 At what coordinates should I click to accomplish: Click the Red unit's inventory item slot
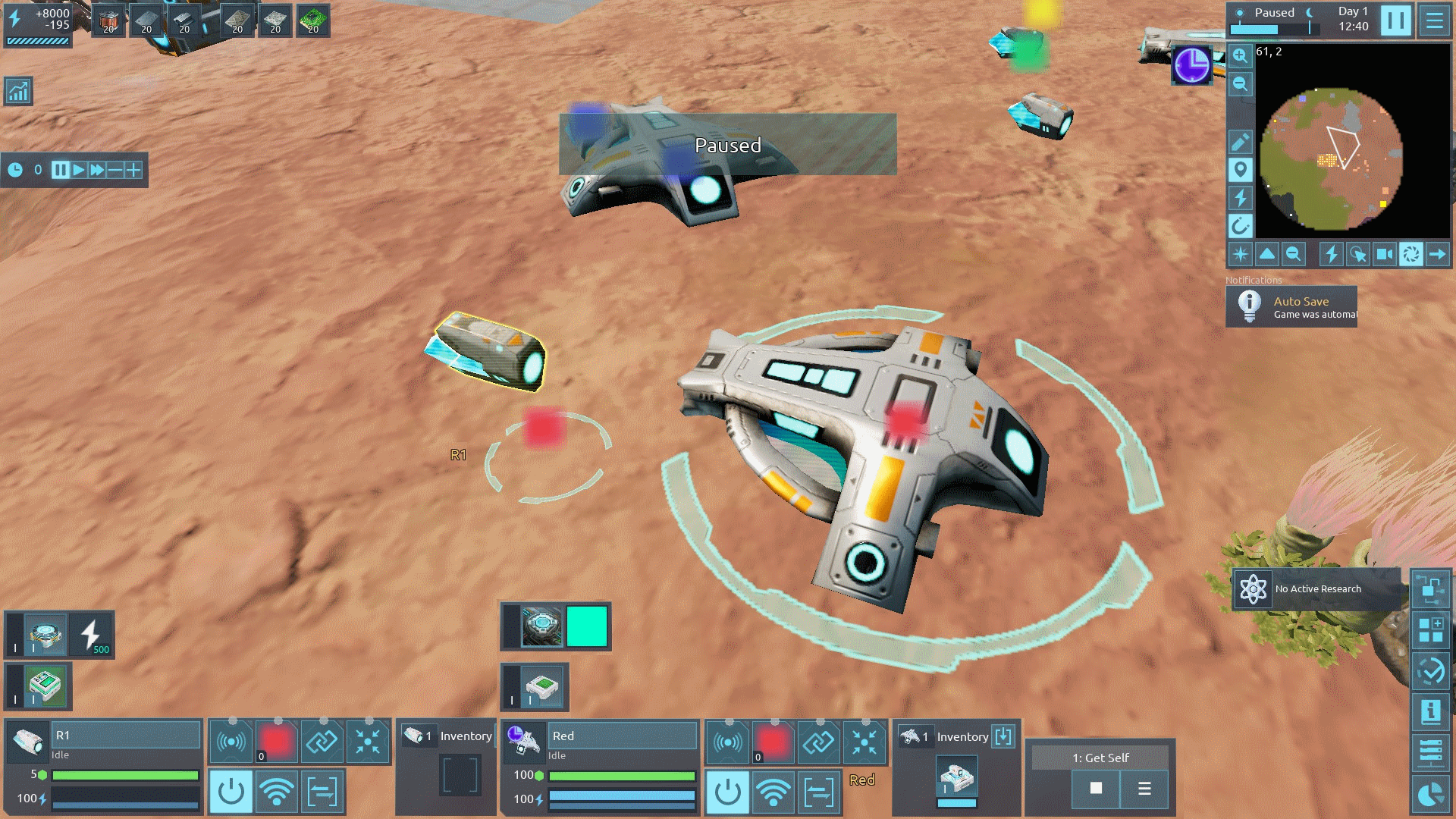coord(957,779)
